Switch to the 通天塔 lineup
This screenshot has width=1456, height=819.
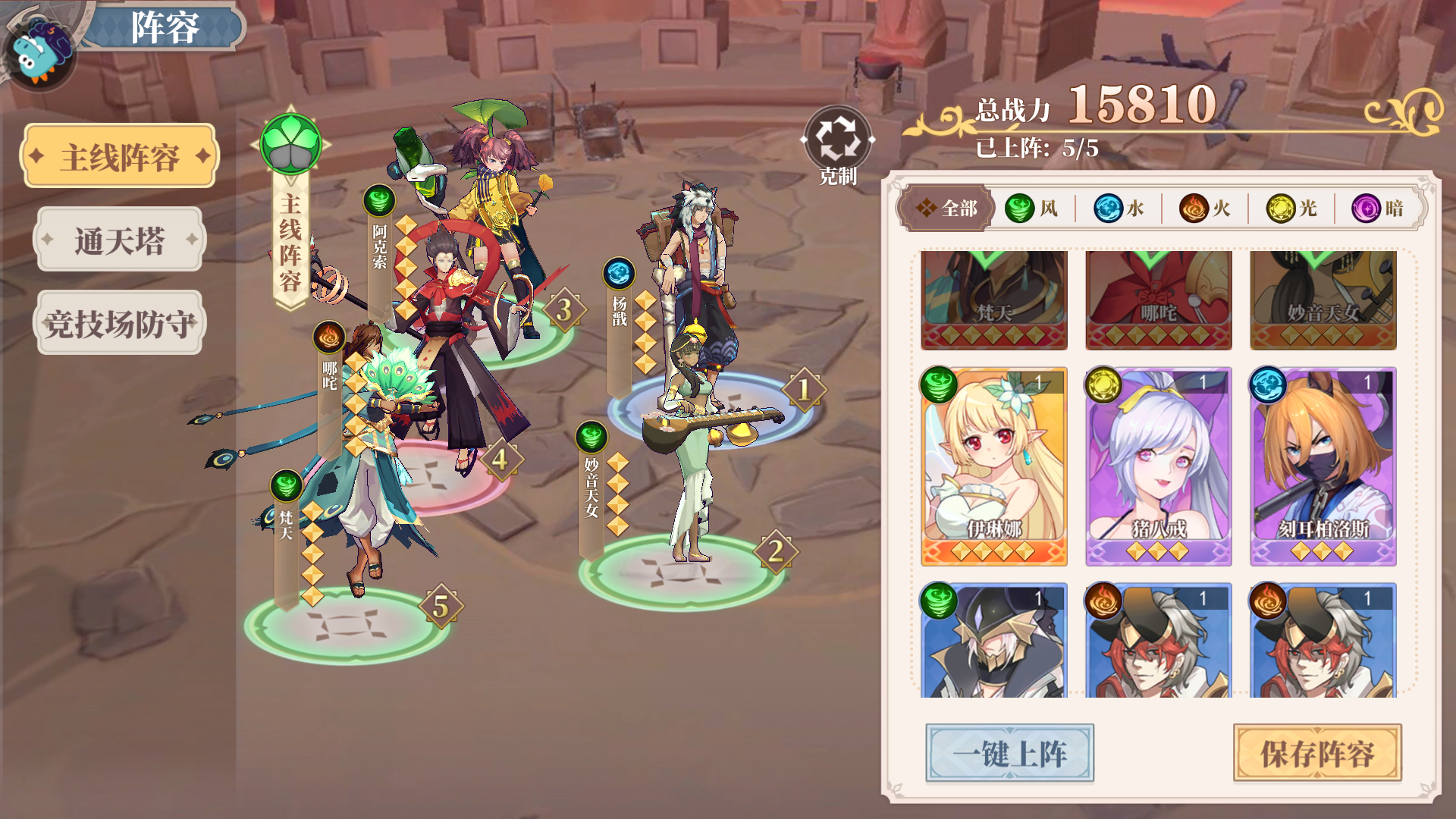[x=120, y=240]
